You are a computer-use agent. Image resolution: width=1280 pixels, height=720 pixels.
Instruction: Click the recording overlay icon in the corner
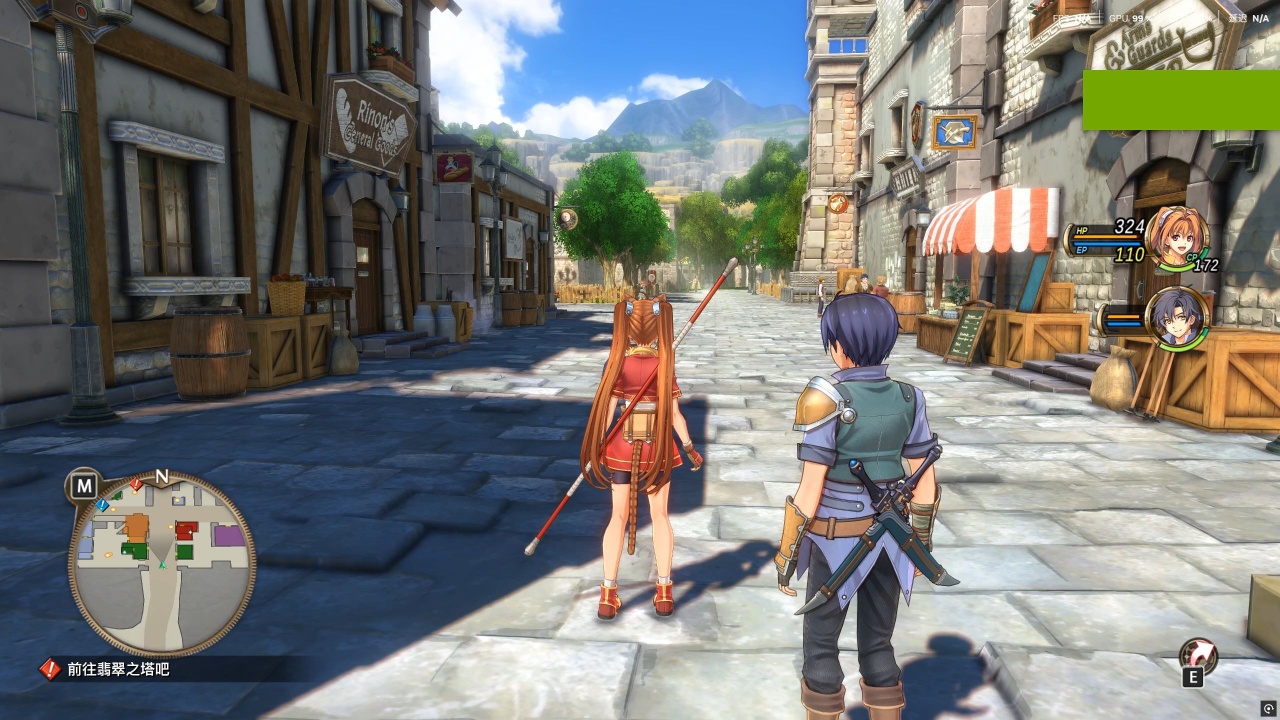[x=1268, y=708]
